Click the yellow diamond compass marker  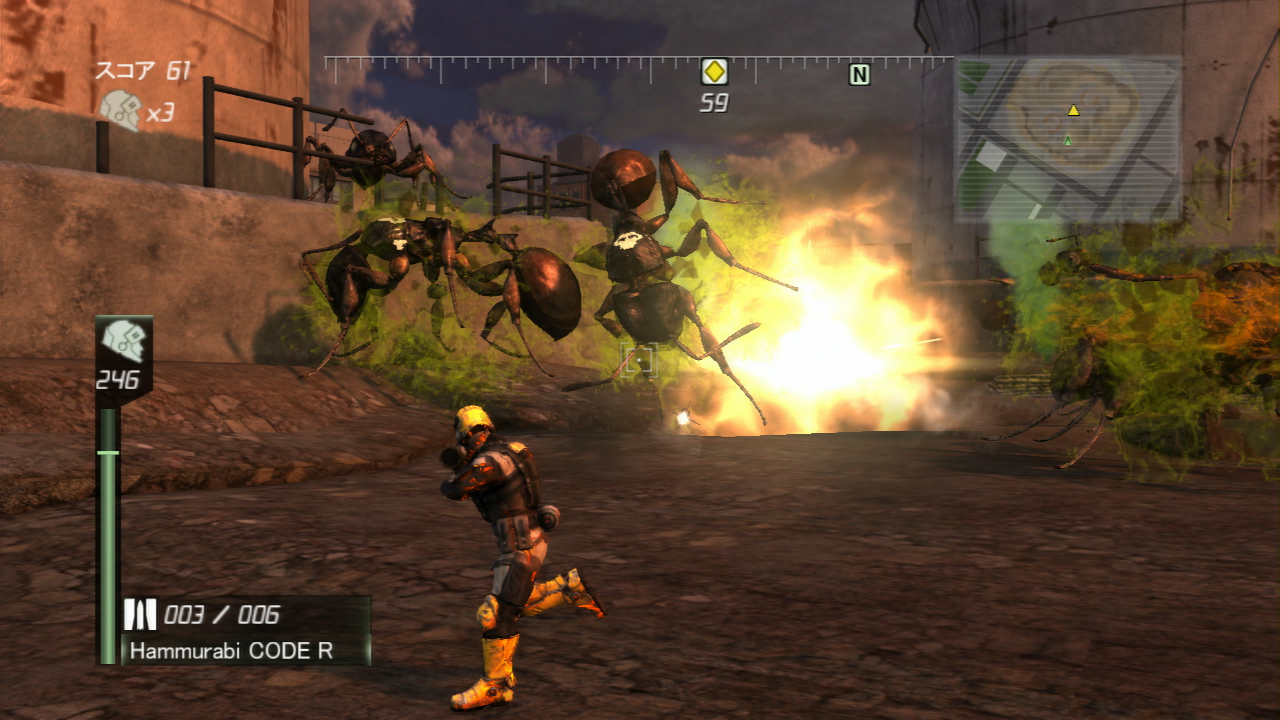point(713,72)
